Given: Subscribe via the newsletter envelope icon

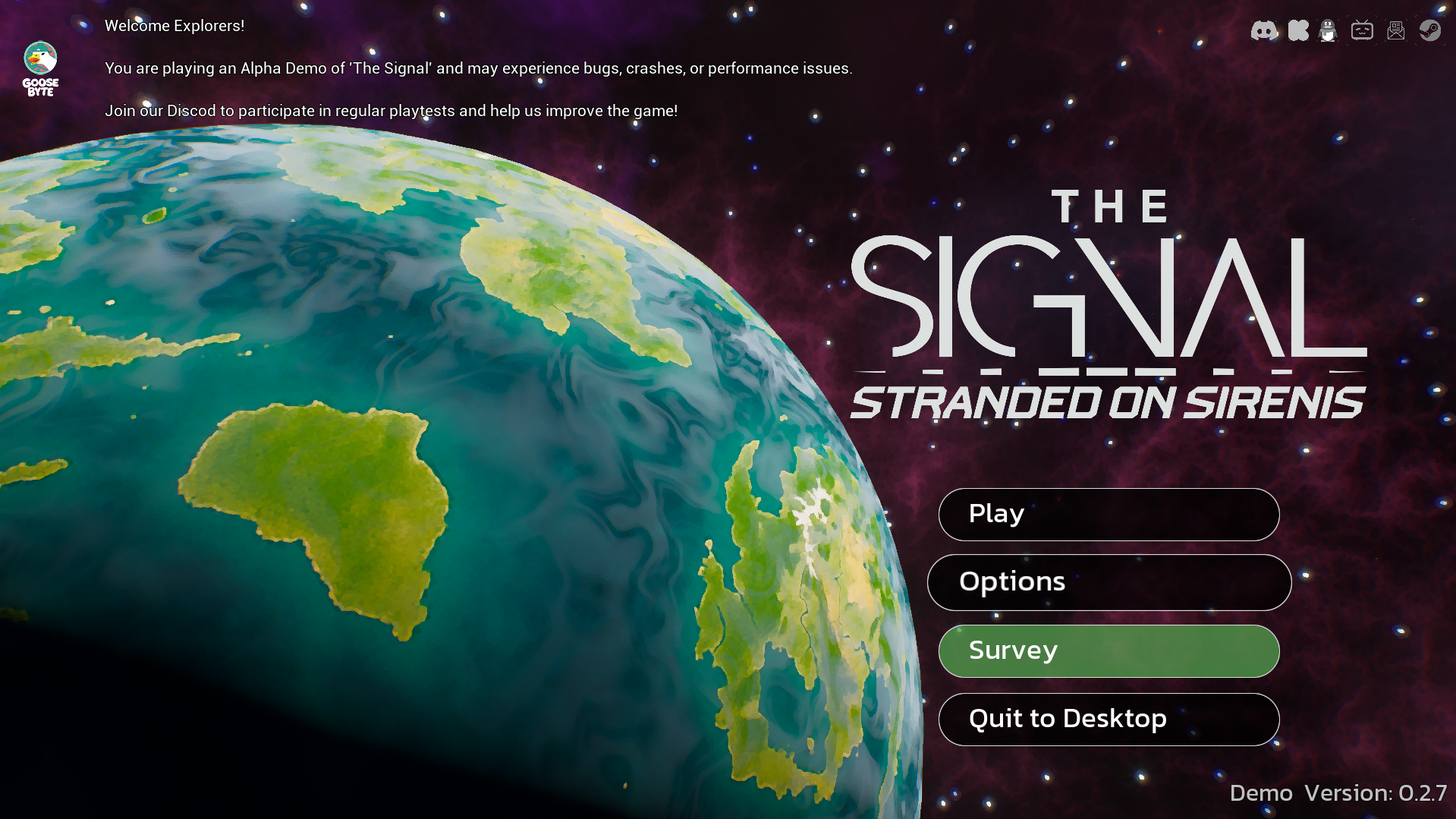Looking at the screenshot, I should 1396,30.
